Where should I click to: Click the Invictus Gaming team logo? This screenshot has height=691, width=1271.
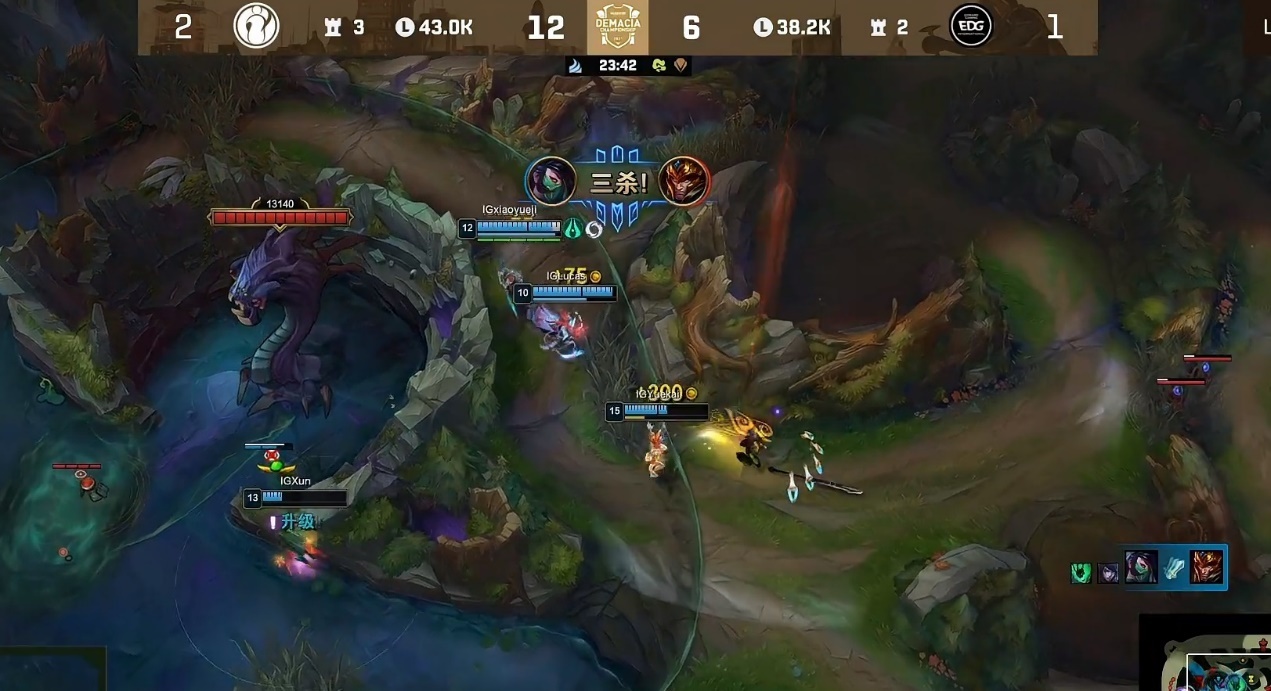[256, 27]
